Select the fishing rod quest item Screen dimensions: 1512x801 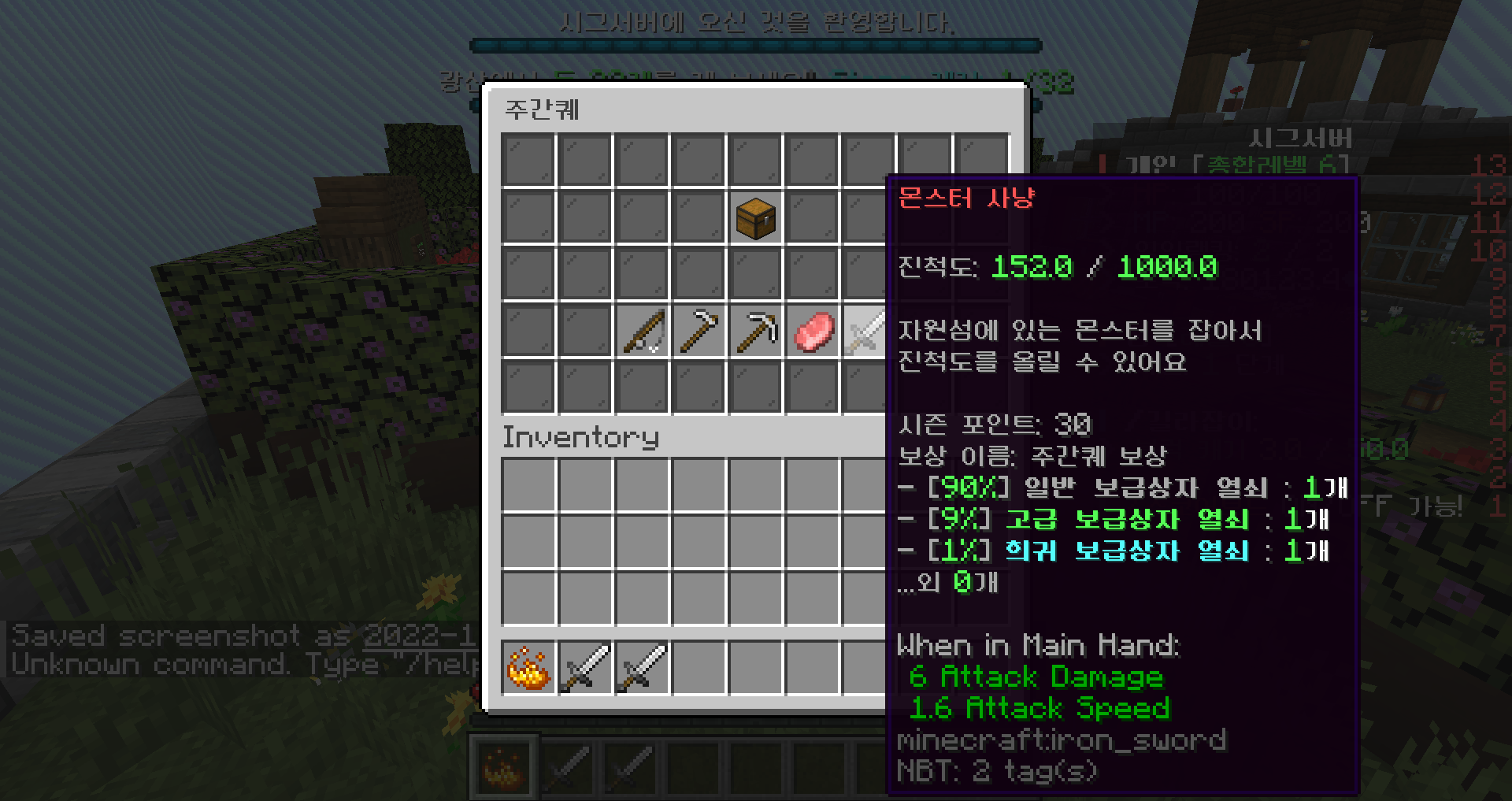(642, 332)
